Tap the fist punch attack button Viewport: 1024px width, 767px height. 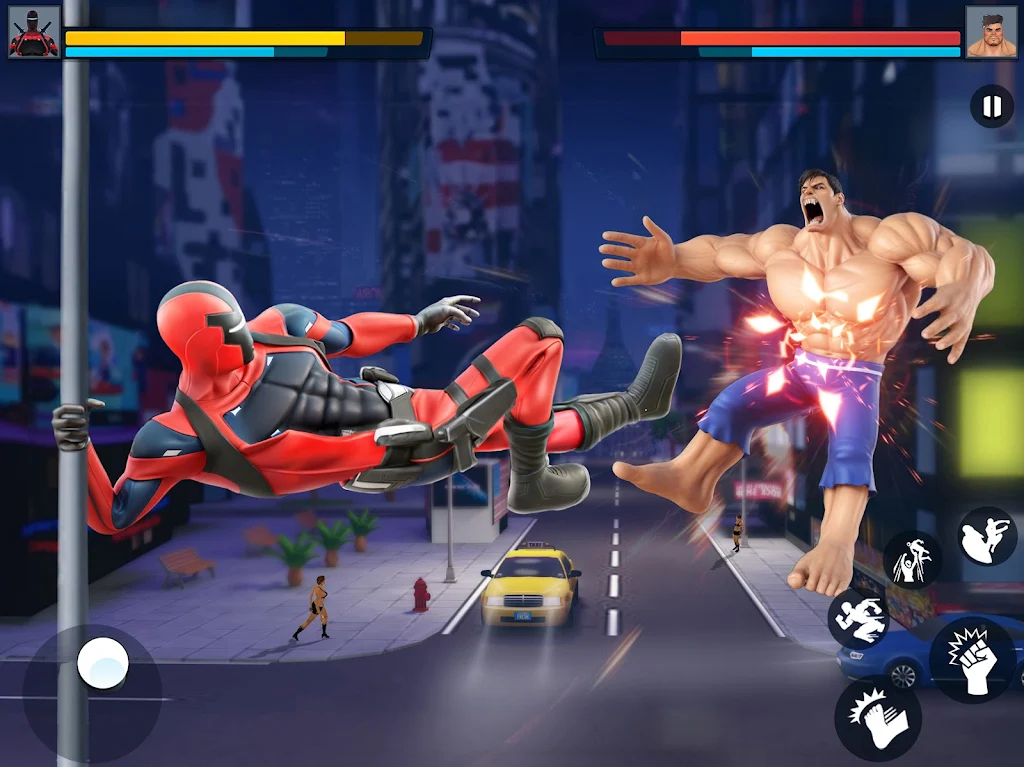pyautogui.click(x=972, y=660)
